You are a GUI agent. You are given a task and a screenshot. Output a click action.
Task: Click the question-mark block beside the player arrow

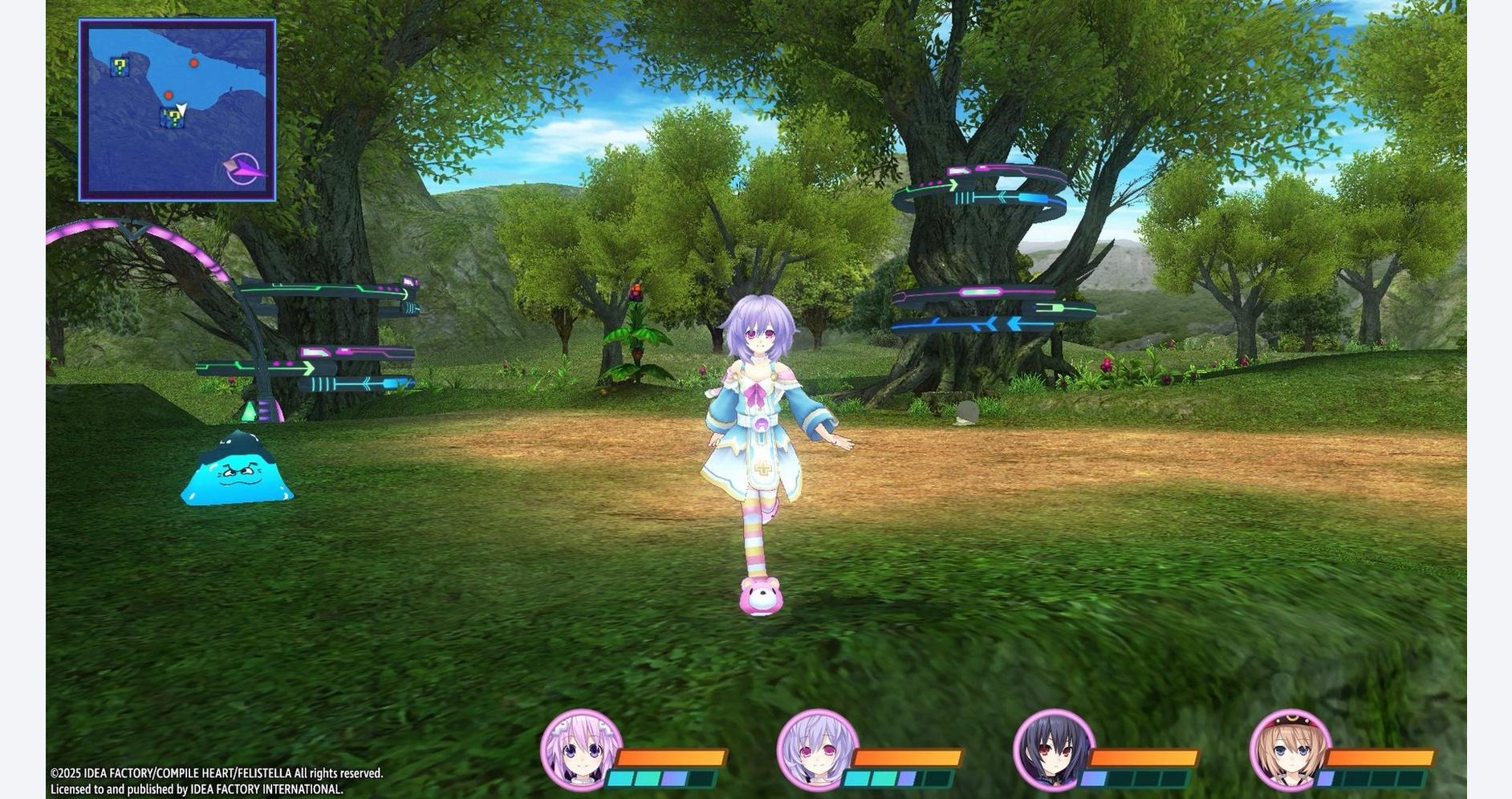[x=172, y=119]
